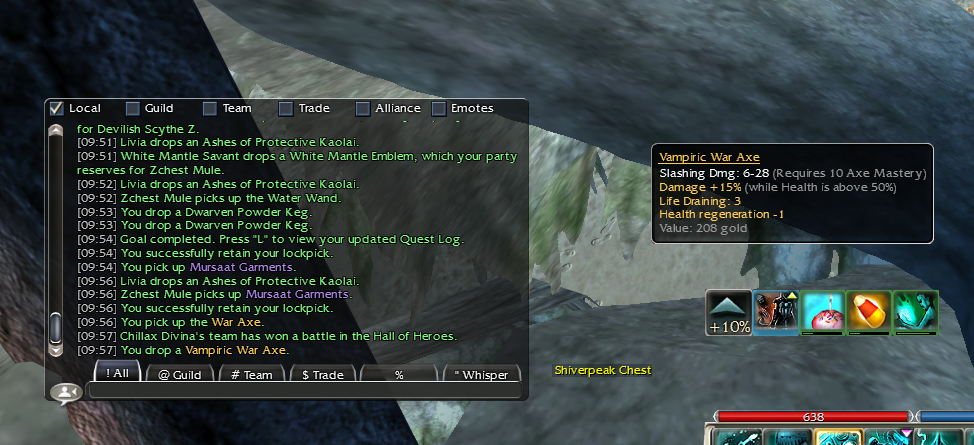Select the +10% morale boost icon
The height and width of the screenshot is (445, 974).
[728, 312]
